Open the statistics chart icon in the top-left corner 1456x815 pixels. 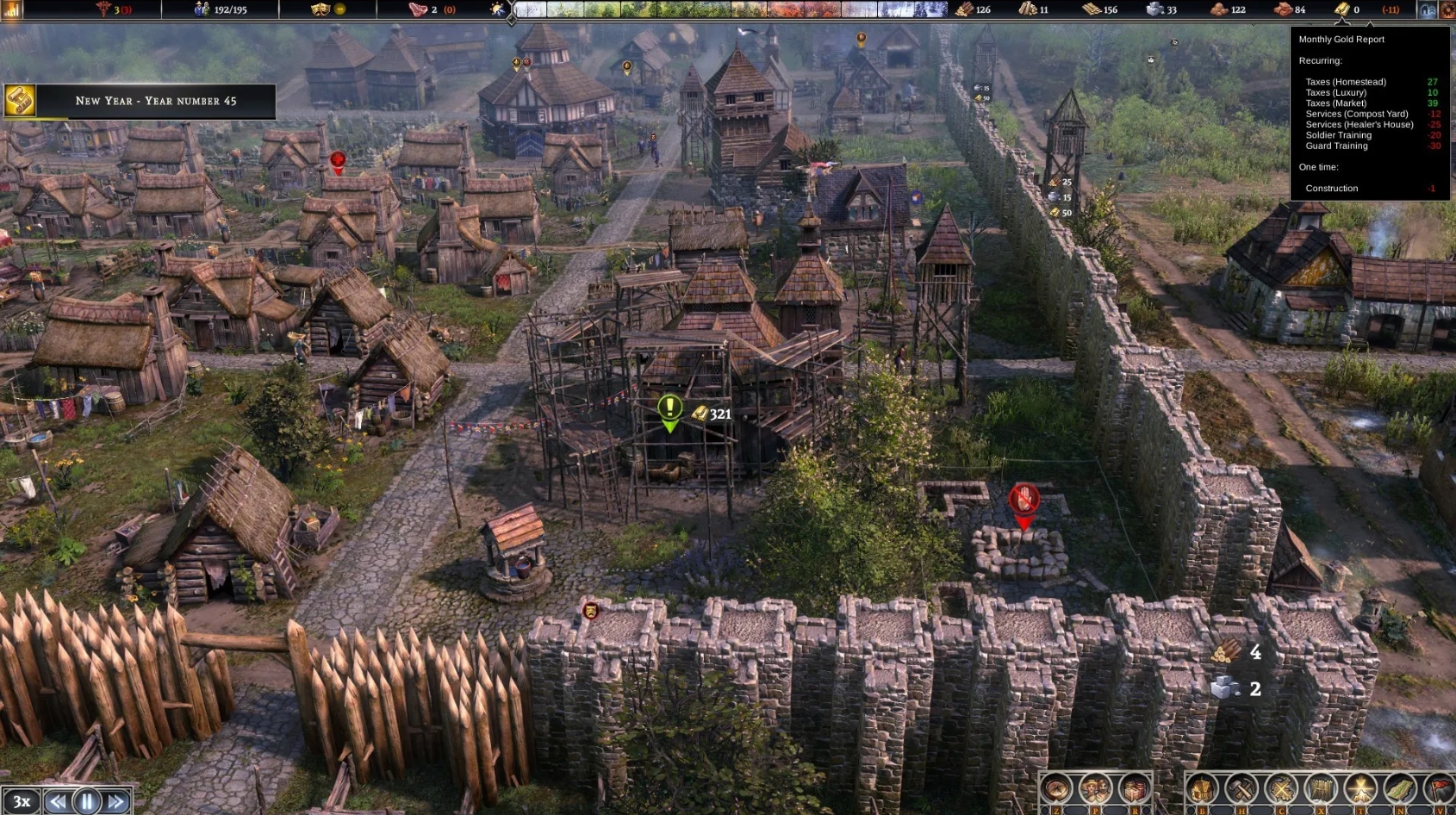pos(11,9)
